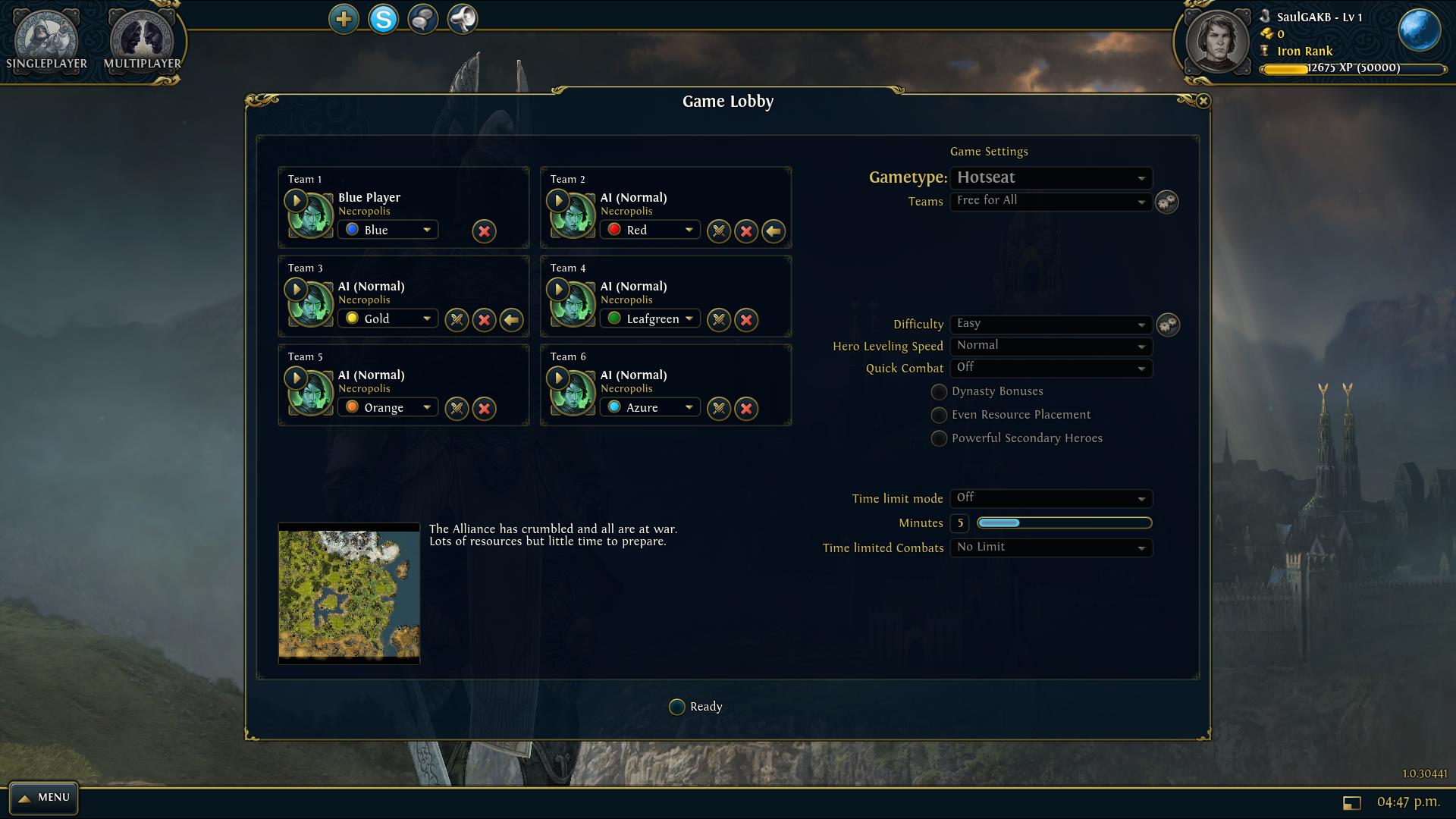Screen dimensions: 1456x819
Task: Open the Singleplayer menu
Action: click(x=46, y=42)
